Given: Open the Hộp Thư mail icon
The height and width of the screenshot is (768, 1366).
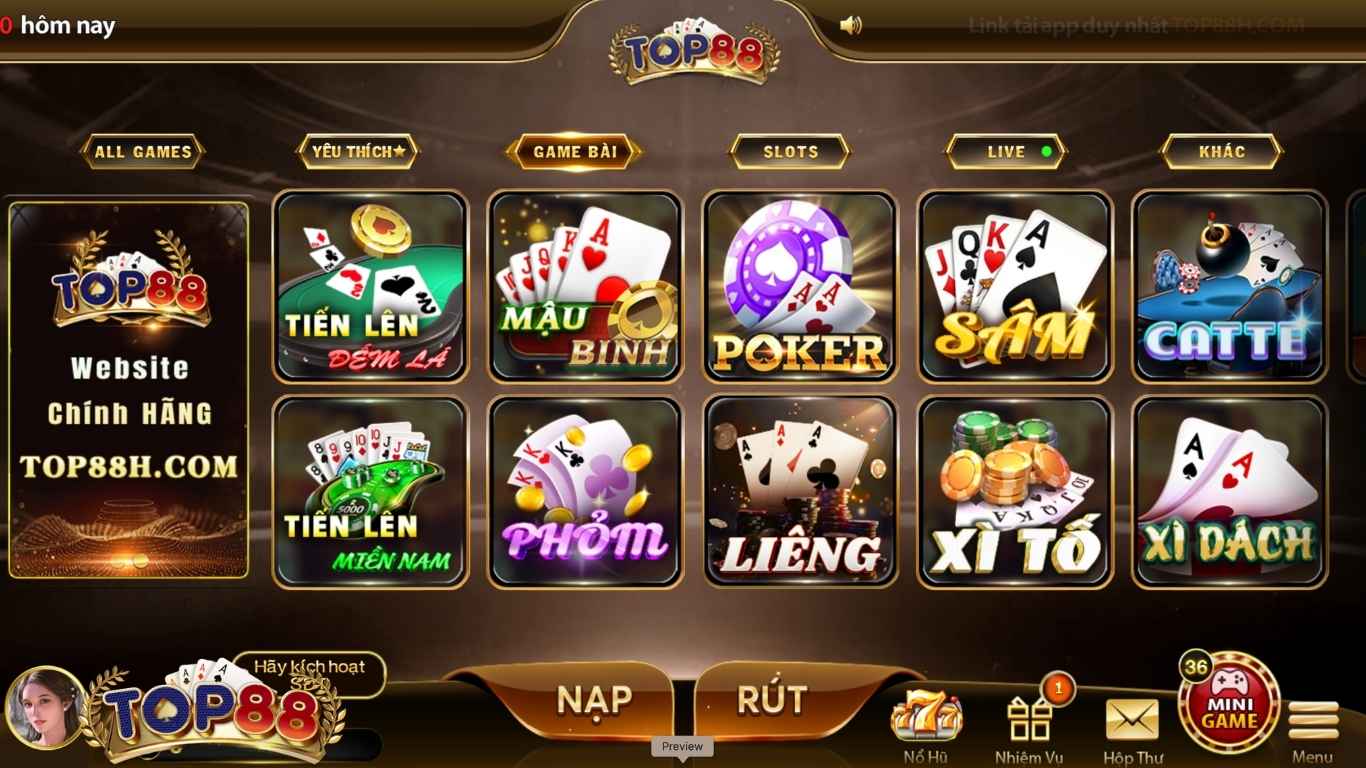Looking at the screenshot, I should pos(1131,715).
